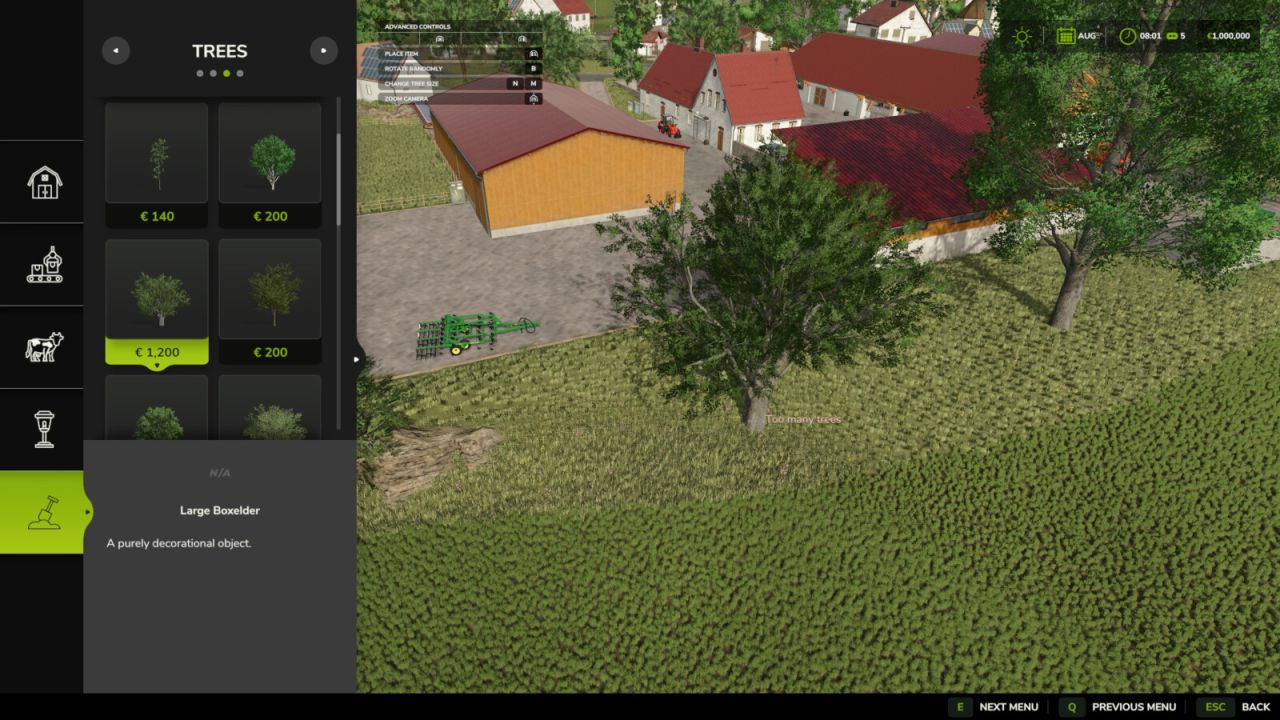1280x720 pixels.
Task: Click the Landscaping shovel icon
Action: click(42, 510)
